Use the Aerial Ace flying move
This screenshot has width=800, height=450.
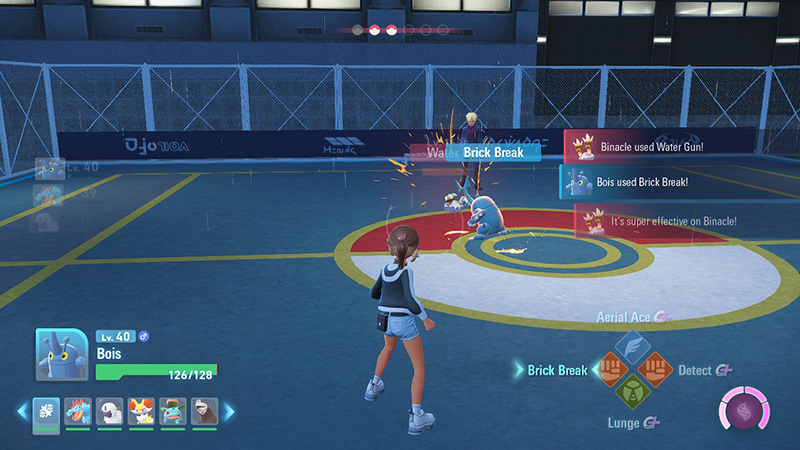[x=632, y=346]
